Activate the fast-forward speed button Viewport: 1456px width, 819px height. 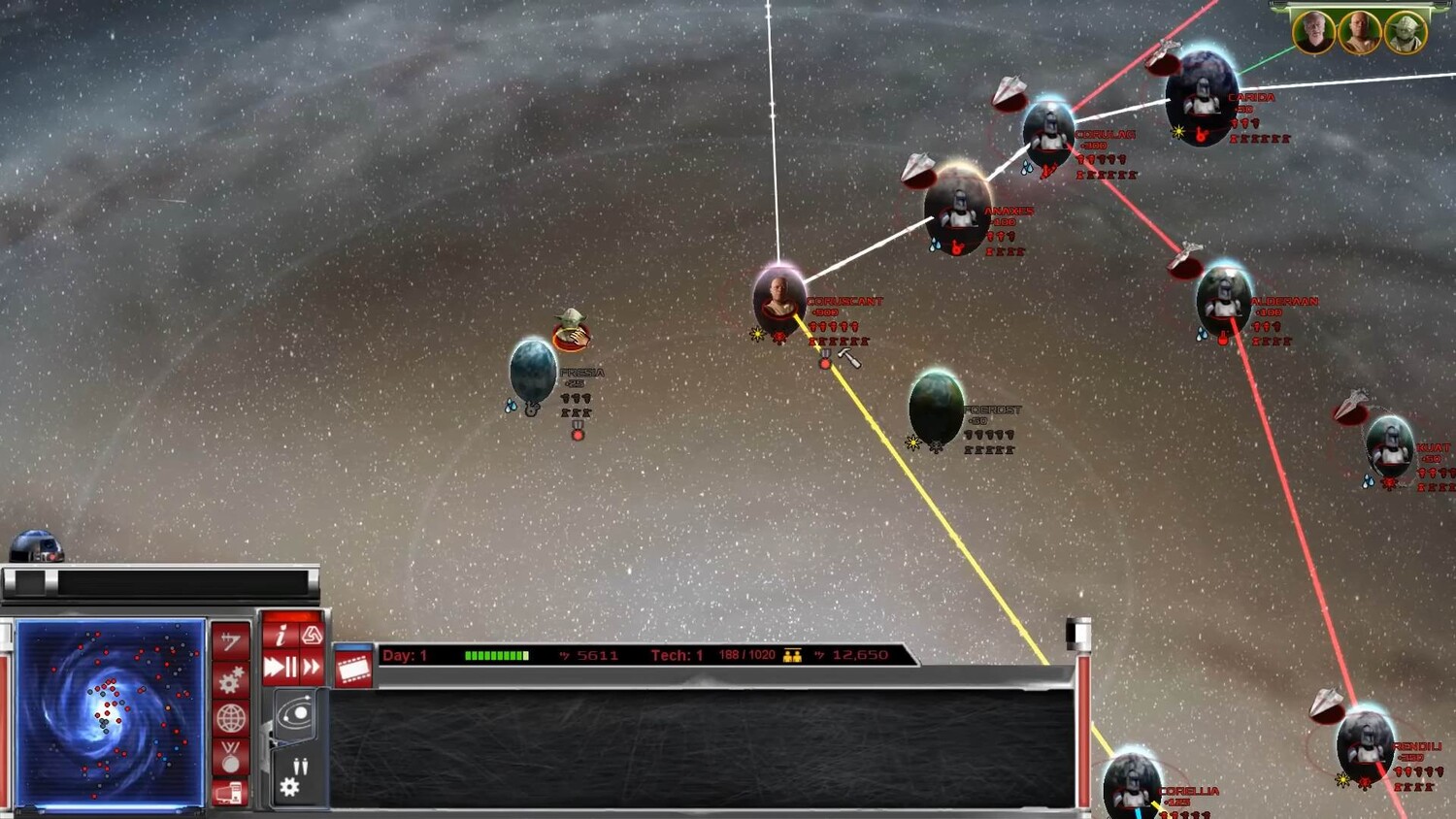[312, 668]
